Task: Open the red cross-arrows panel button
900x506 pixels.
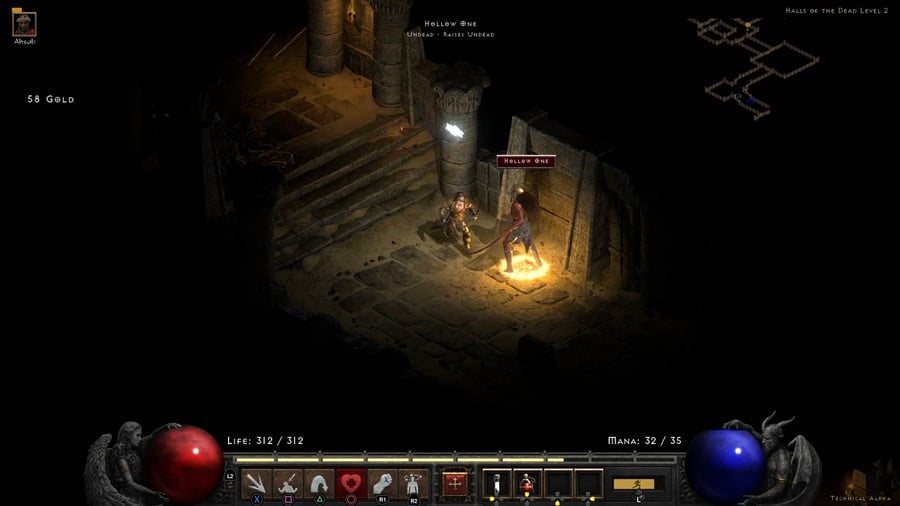Action: coord(456,484)
